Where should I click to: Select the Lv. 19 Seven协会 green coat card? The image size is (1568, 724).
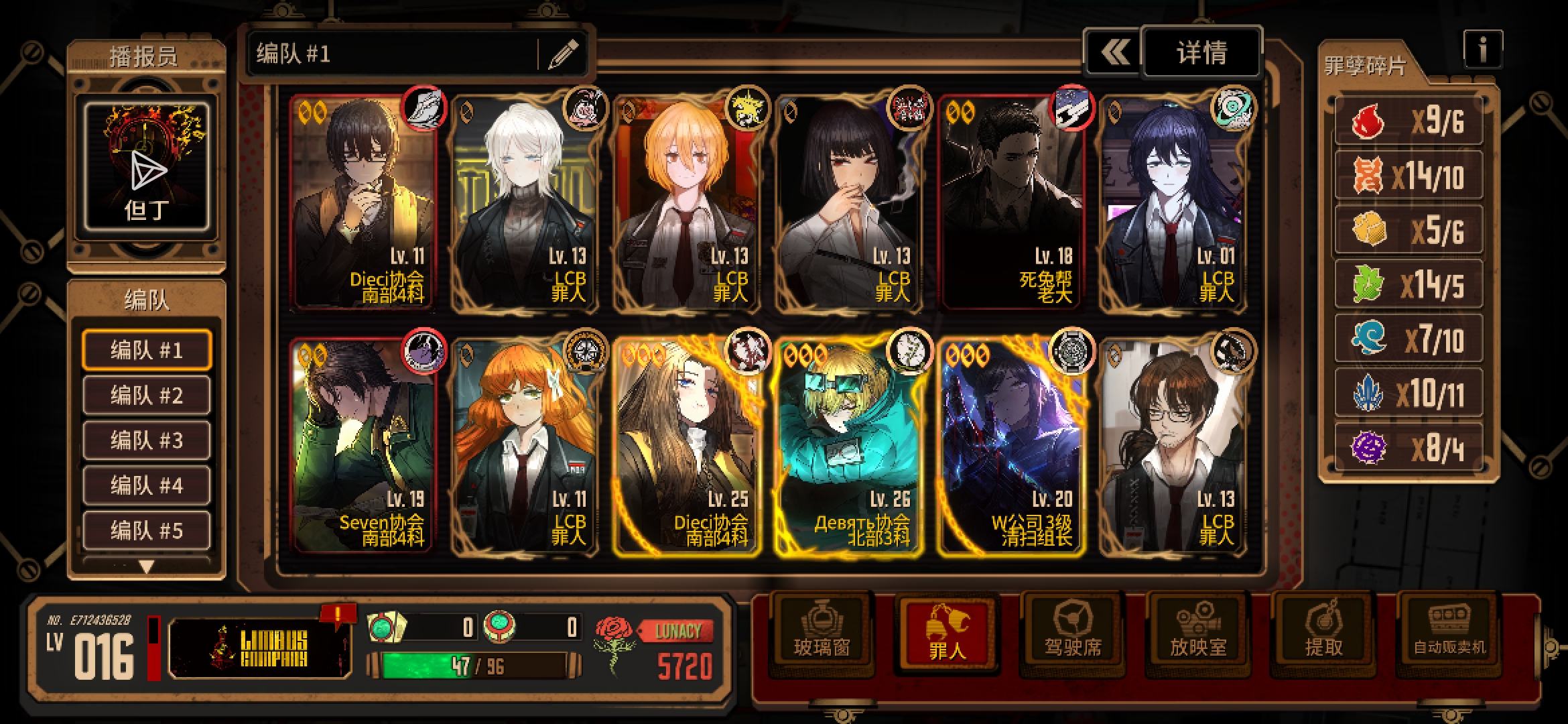(363, 446)
